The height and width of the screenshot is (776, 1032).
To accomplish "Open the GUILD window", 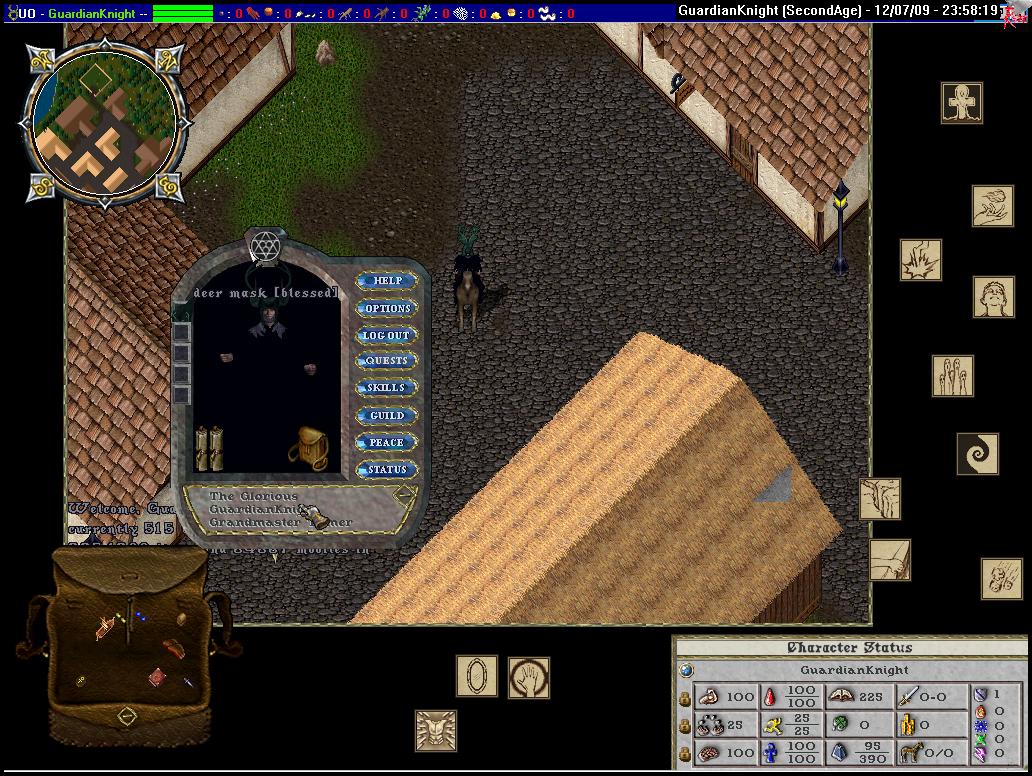I will pos(387,415).
